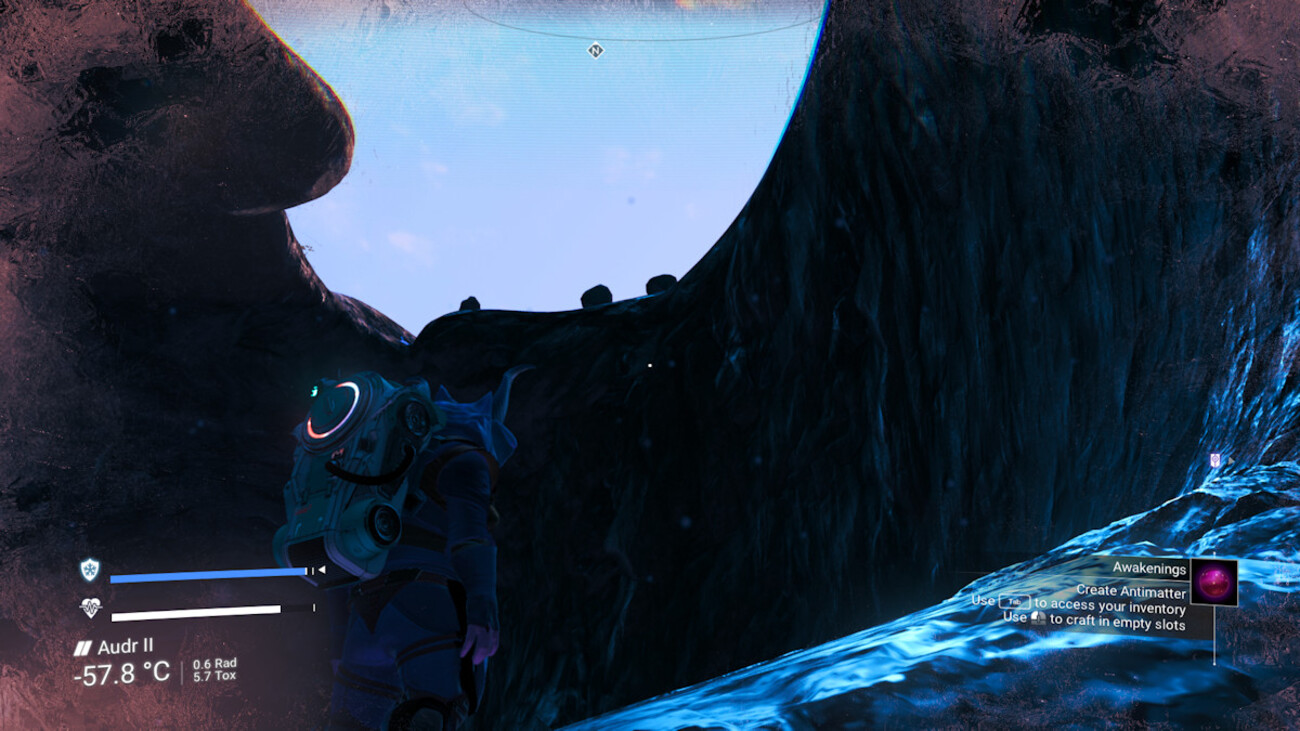This screenshot has width=1300, height=731.
Task: Select the north marker on the compass
Action: click(x=596, y=50)
